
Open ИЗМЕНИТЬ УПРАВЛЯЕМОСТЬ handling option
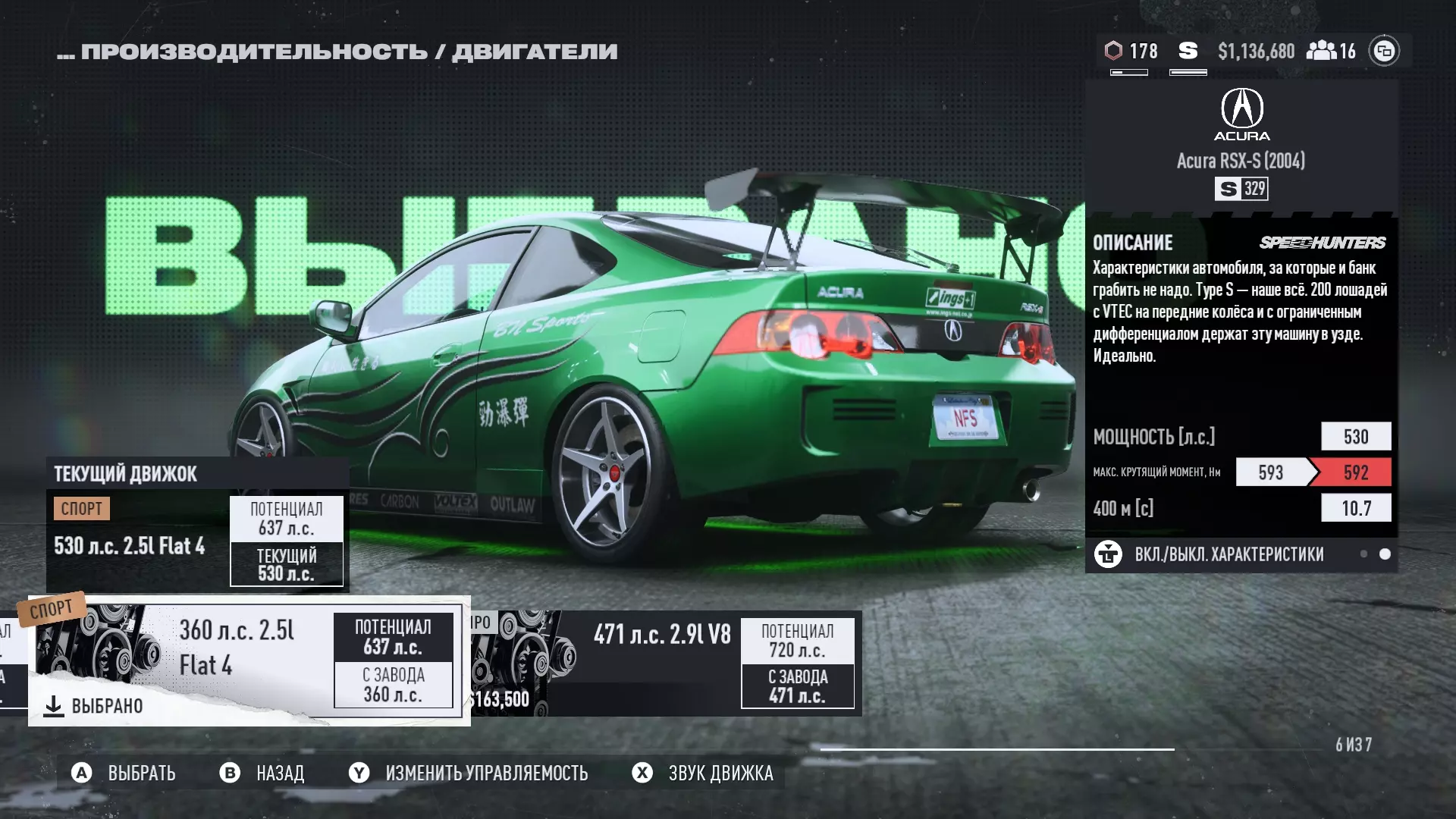coord(469,773)
